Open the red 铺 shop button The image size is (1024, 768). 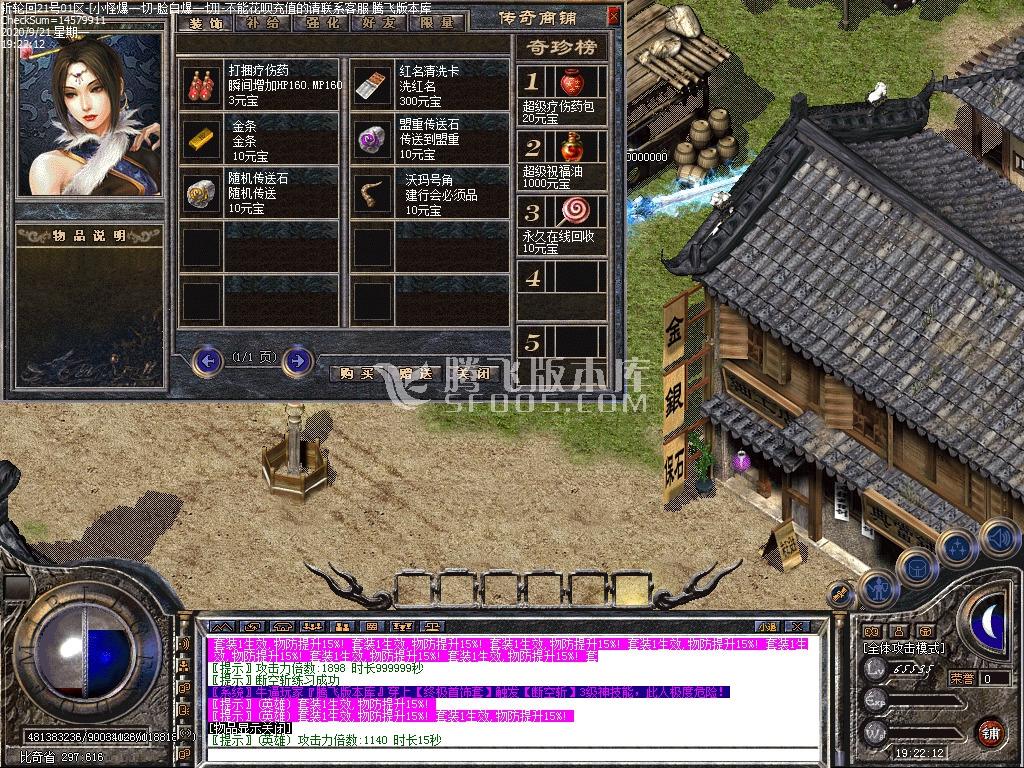point(990,732)
